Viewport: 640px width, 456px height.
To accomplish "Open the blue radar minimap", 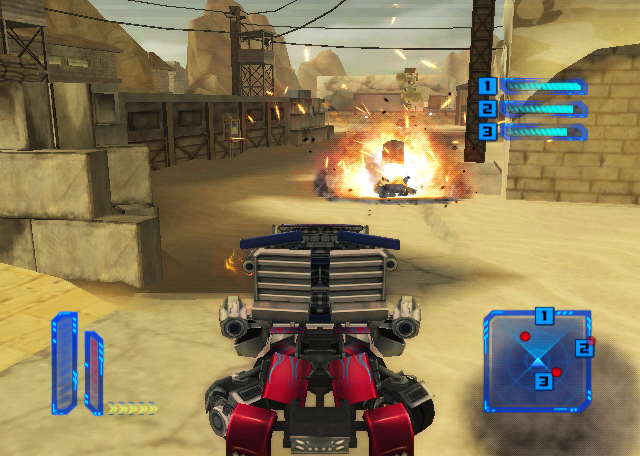I will 537,362.
